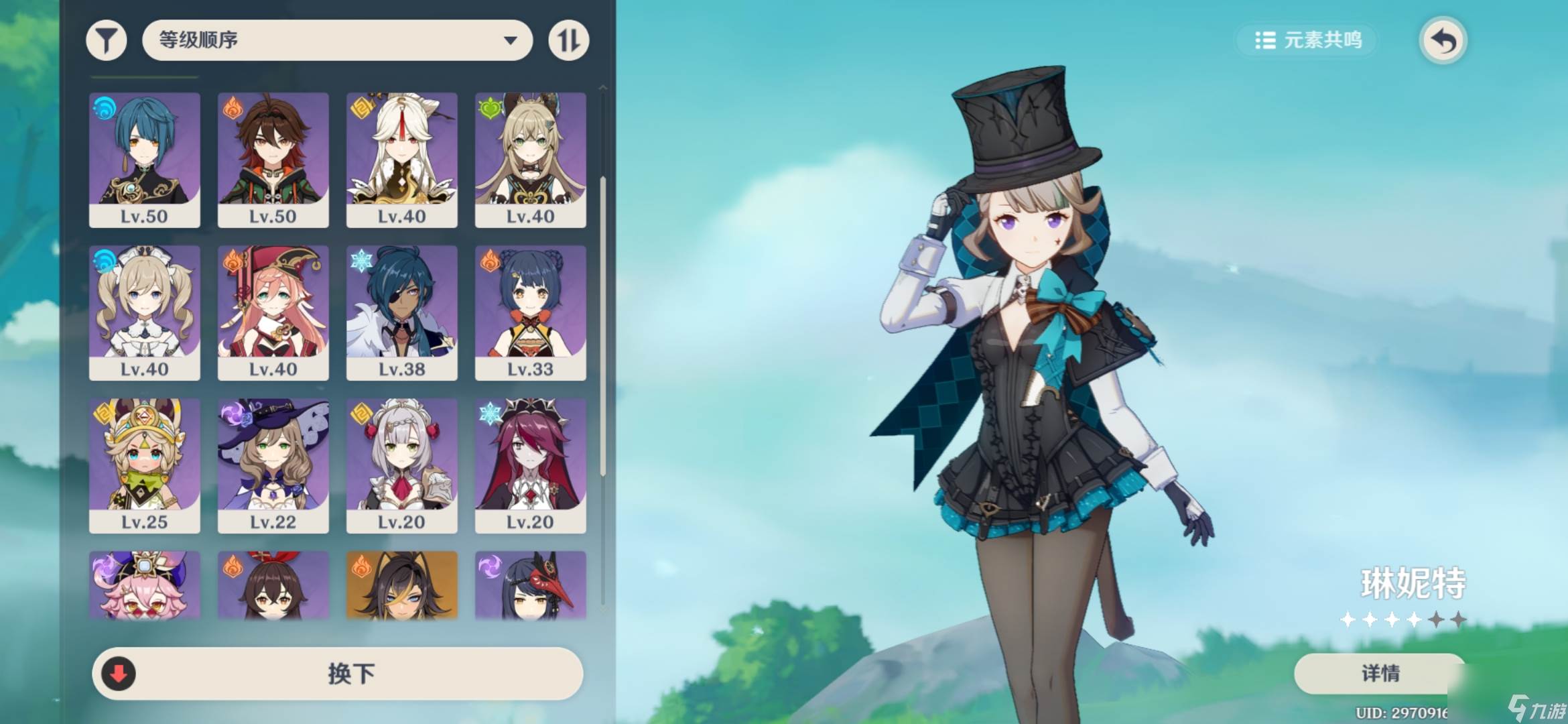
Task: Pick Barbara Lv.40 character card
Action: click(x=144, y=312)
